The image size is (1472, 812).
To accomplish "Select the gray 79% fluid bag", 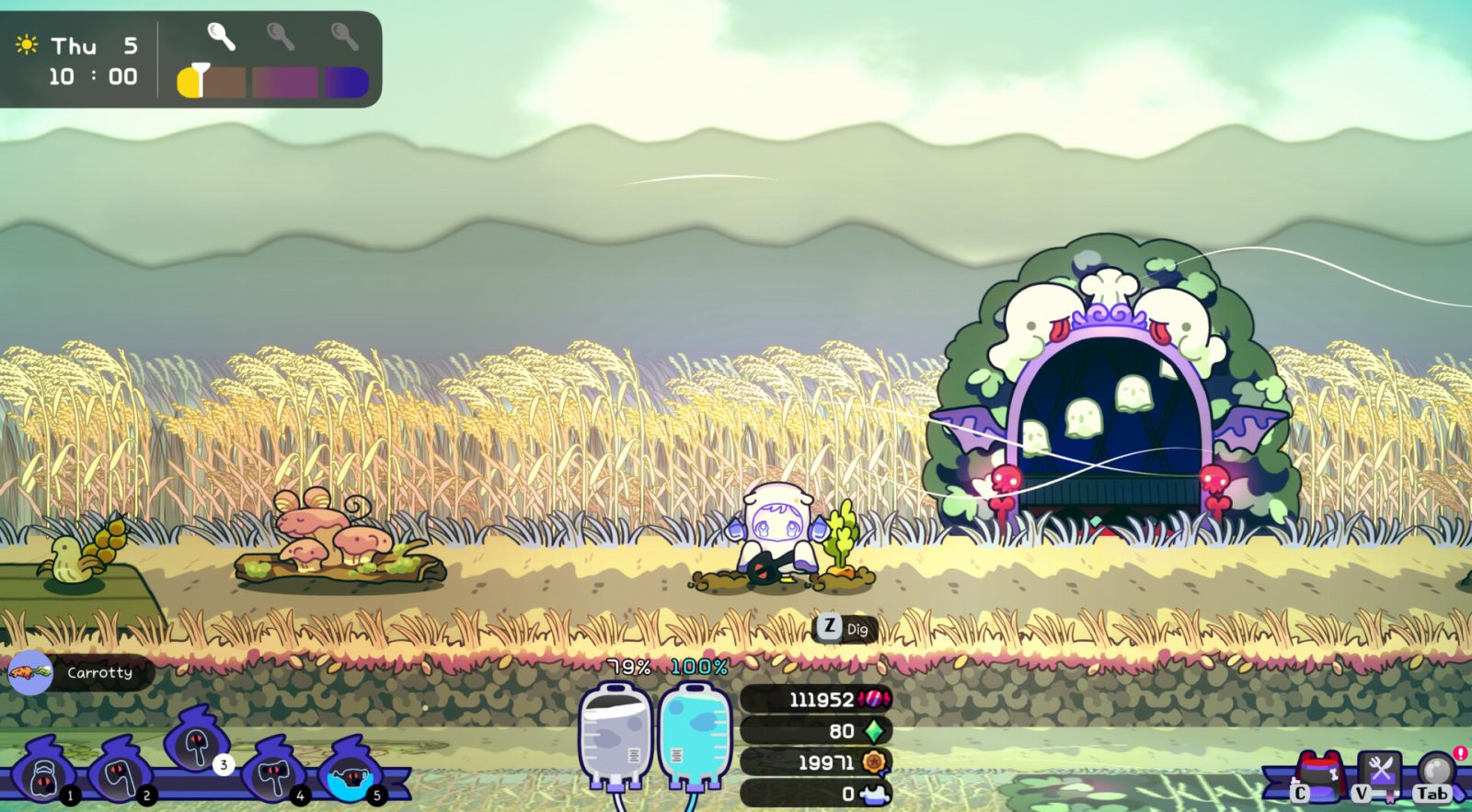I will tap(614, 736).
